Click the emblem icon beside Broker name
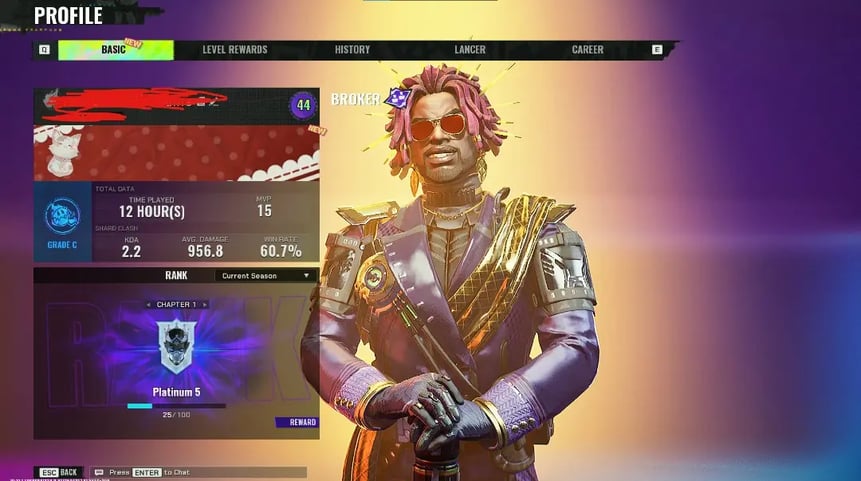This screenshot has height=481, width=861. tap(398, 97)
